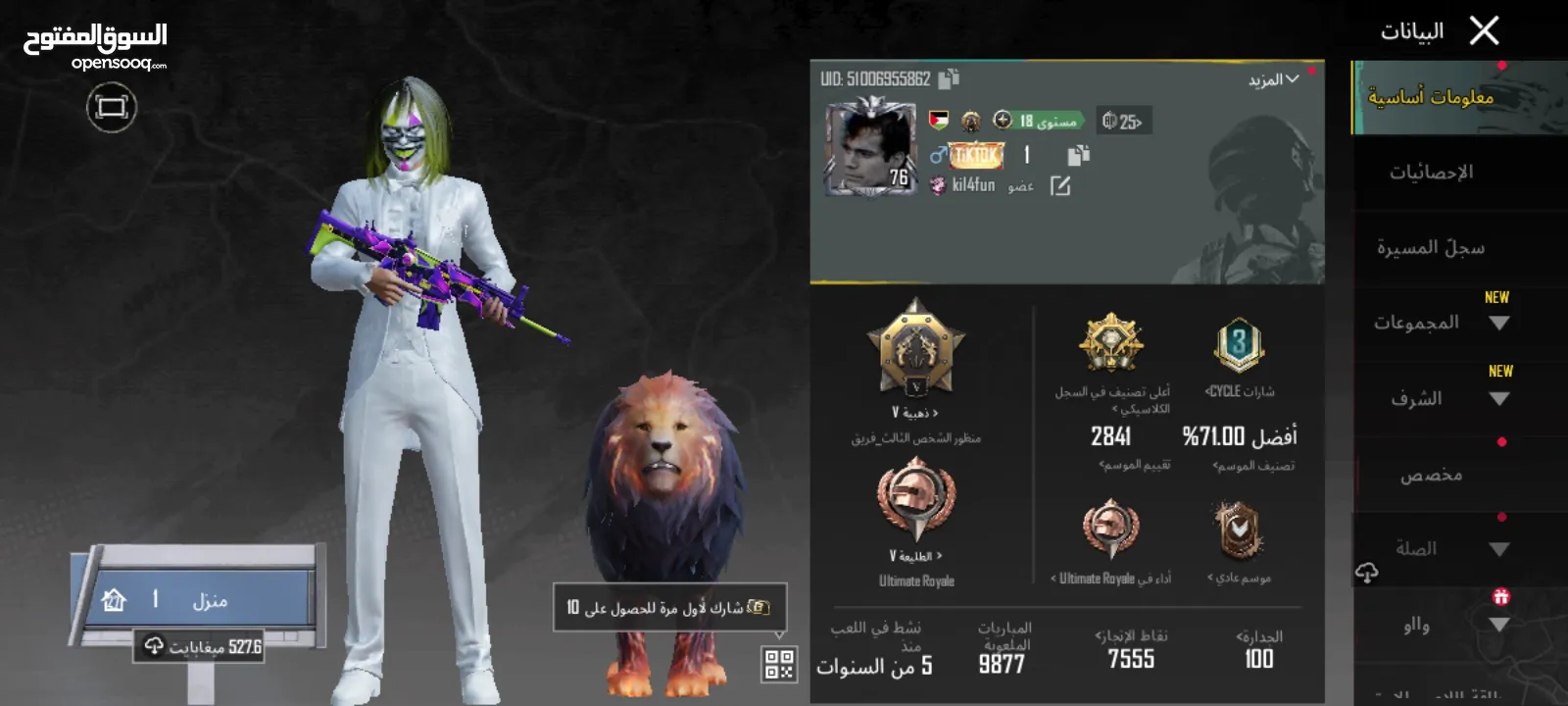Click the kil4fun clan emblem

[x=938, y=185]
